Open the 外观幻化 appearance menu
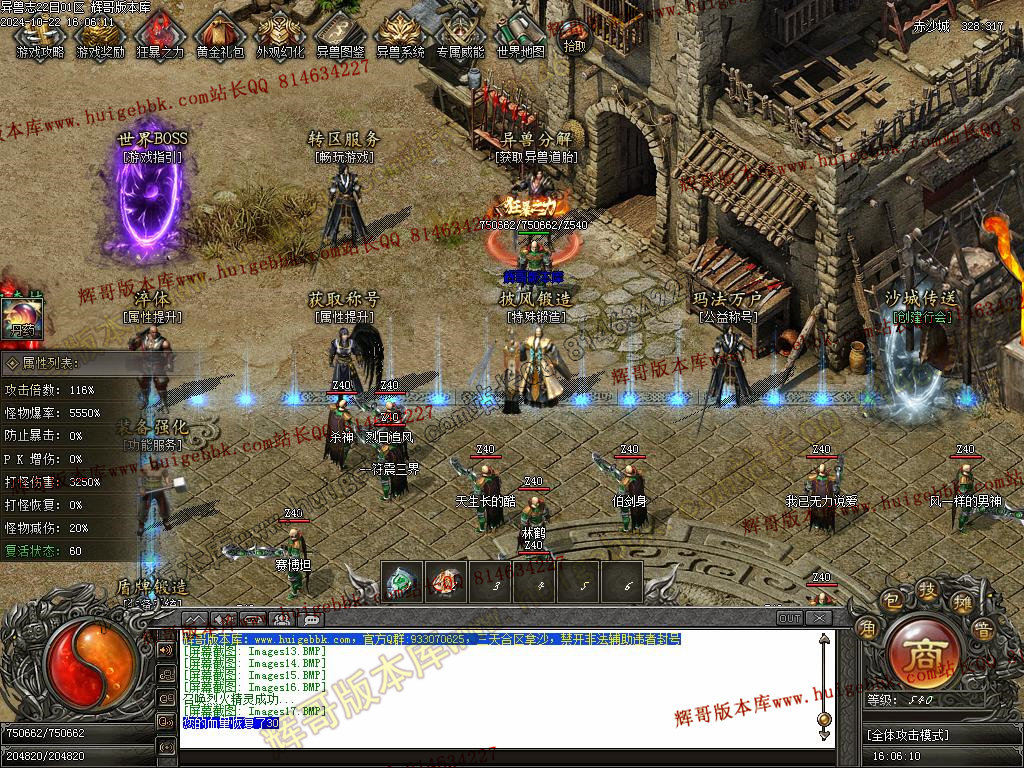 click(280, 35)
